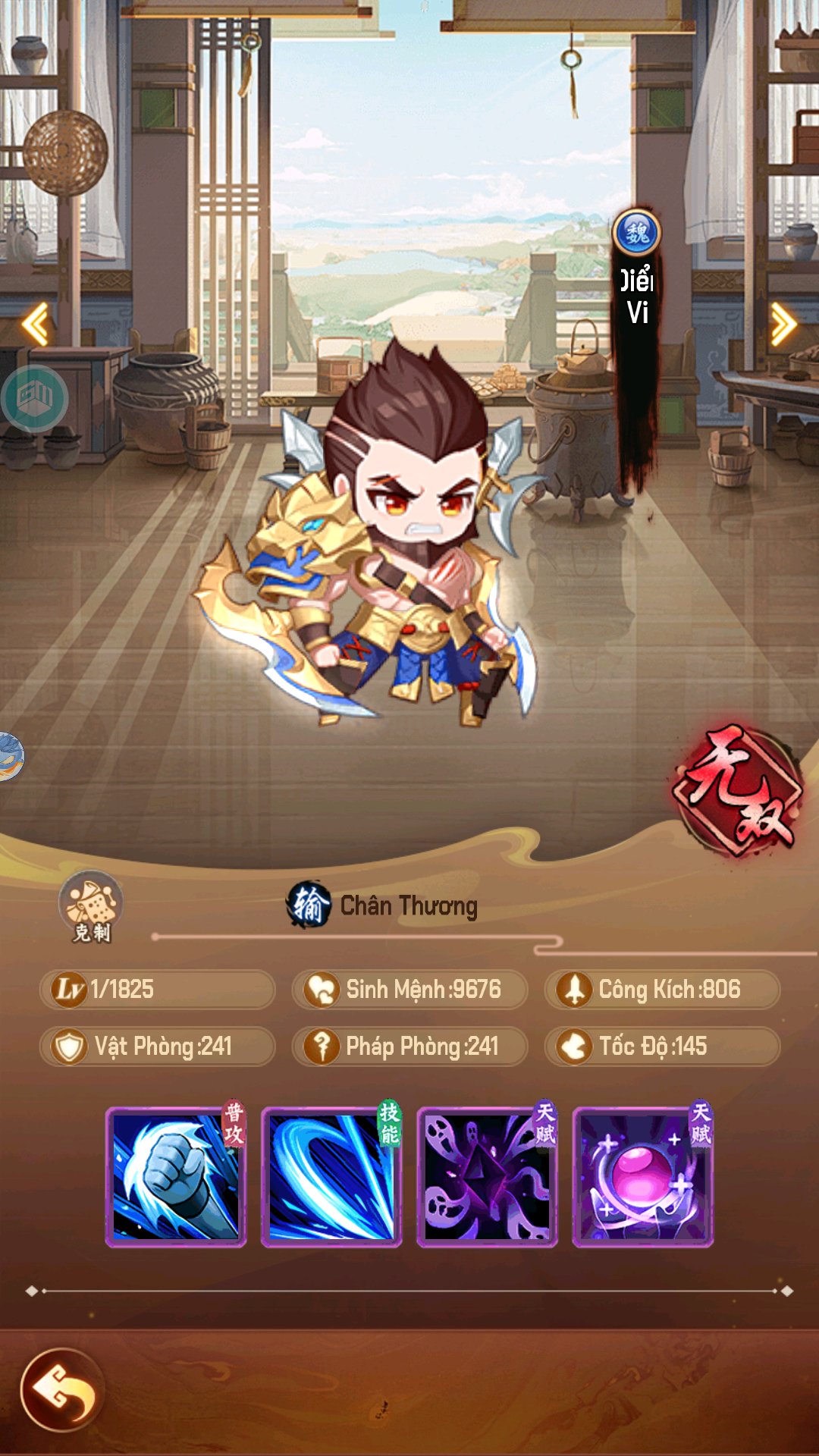Viewport: 819px width, 1456px height.
Task: Tap the back arrow button
Action: click(62, 1389)
